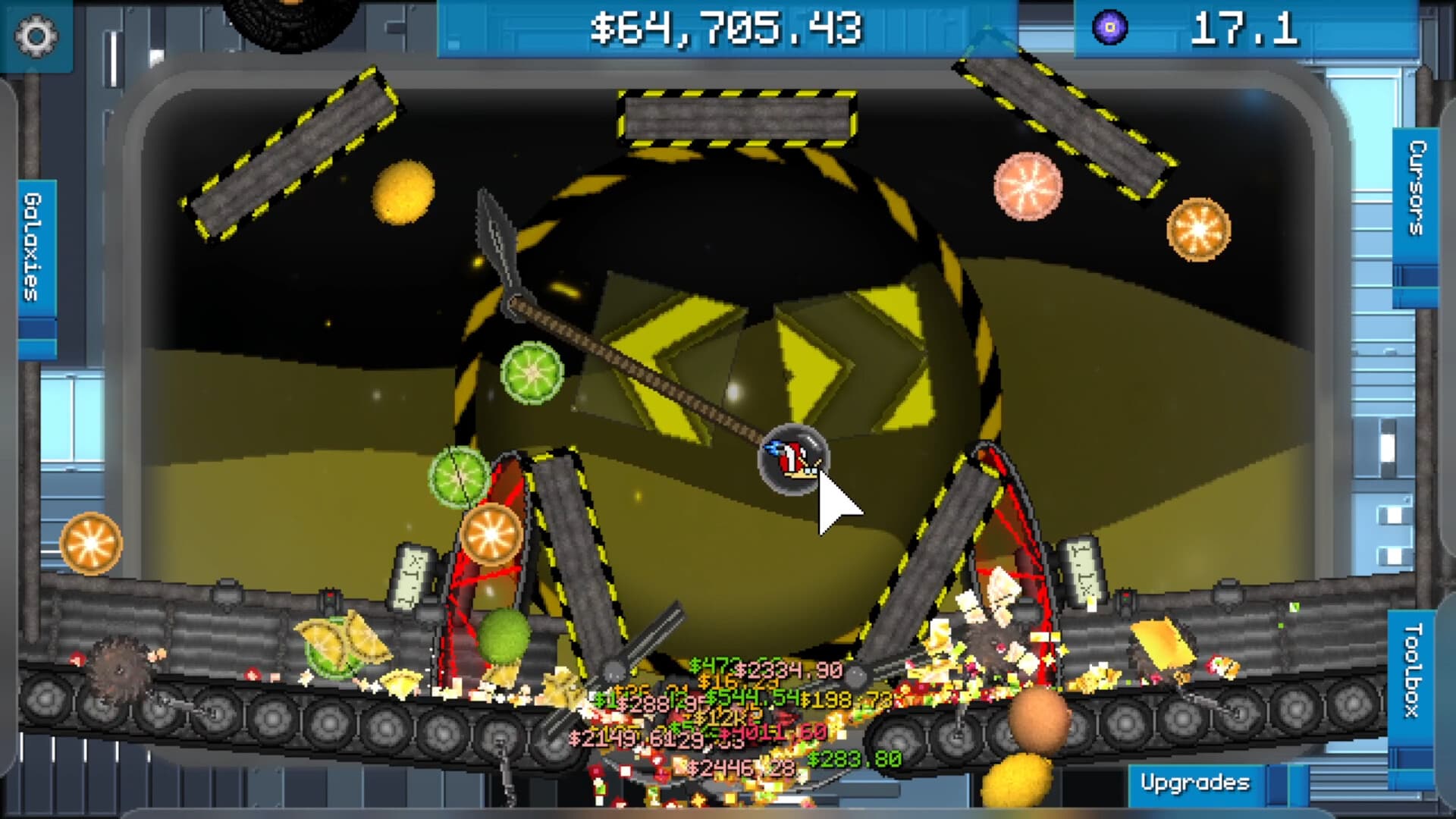Viewport: 1456px width, 819px height.
Task: Click the multiplier sign beside the left red ramp
Action: [x=410, y=577]
